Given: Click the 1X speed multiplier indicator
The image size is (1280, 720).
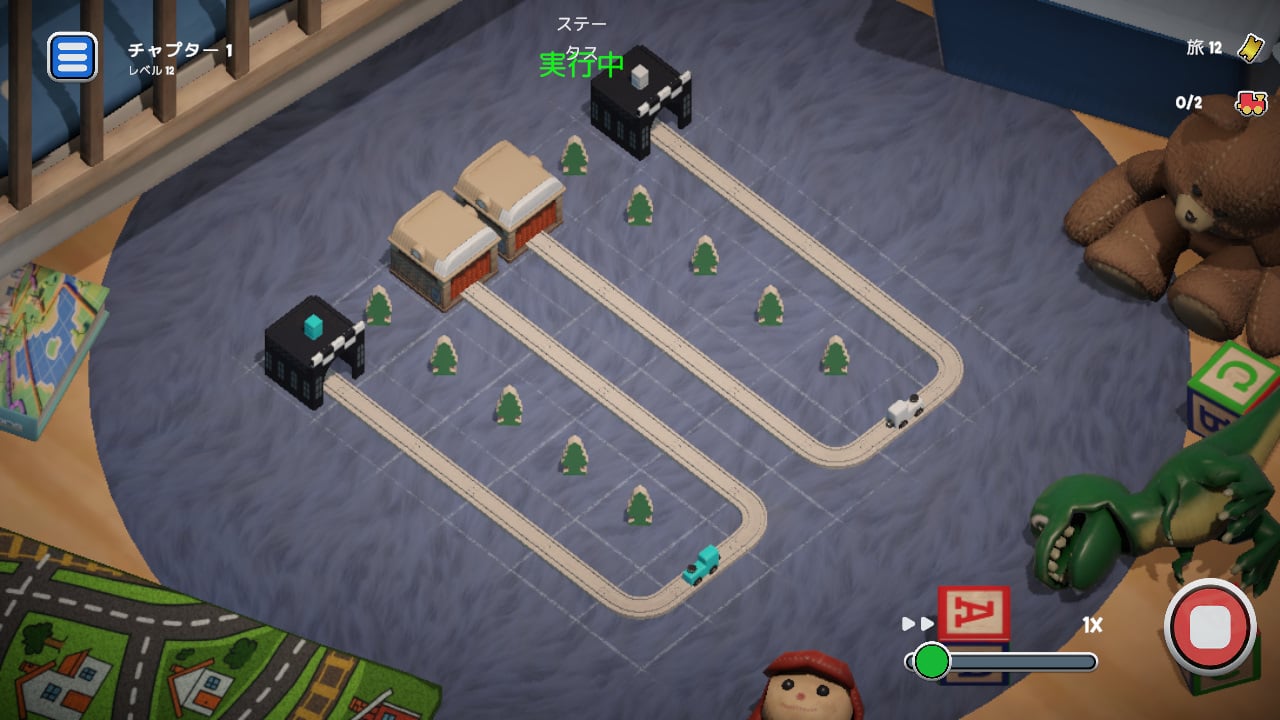Looking at the screenshot, I should click(x=1090, y=623).
